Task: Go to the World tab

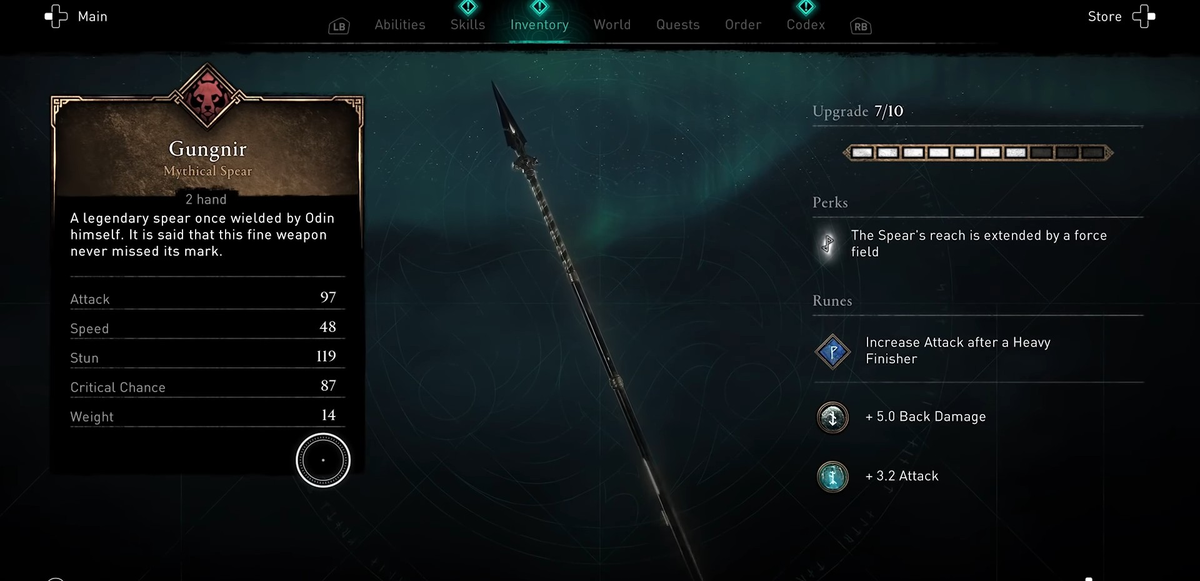Action: [x=612, y=25]
